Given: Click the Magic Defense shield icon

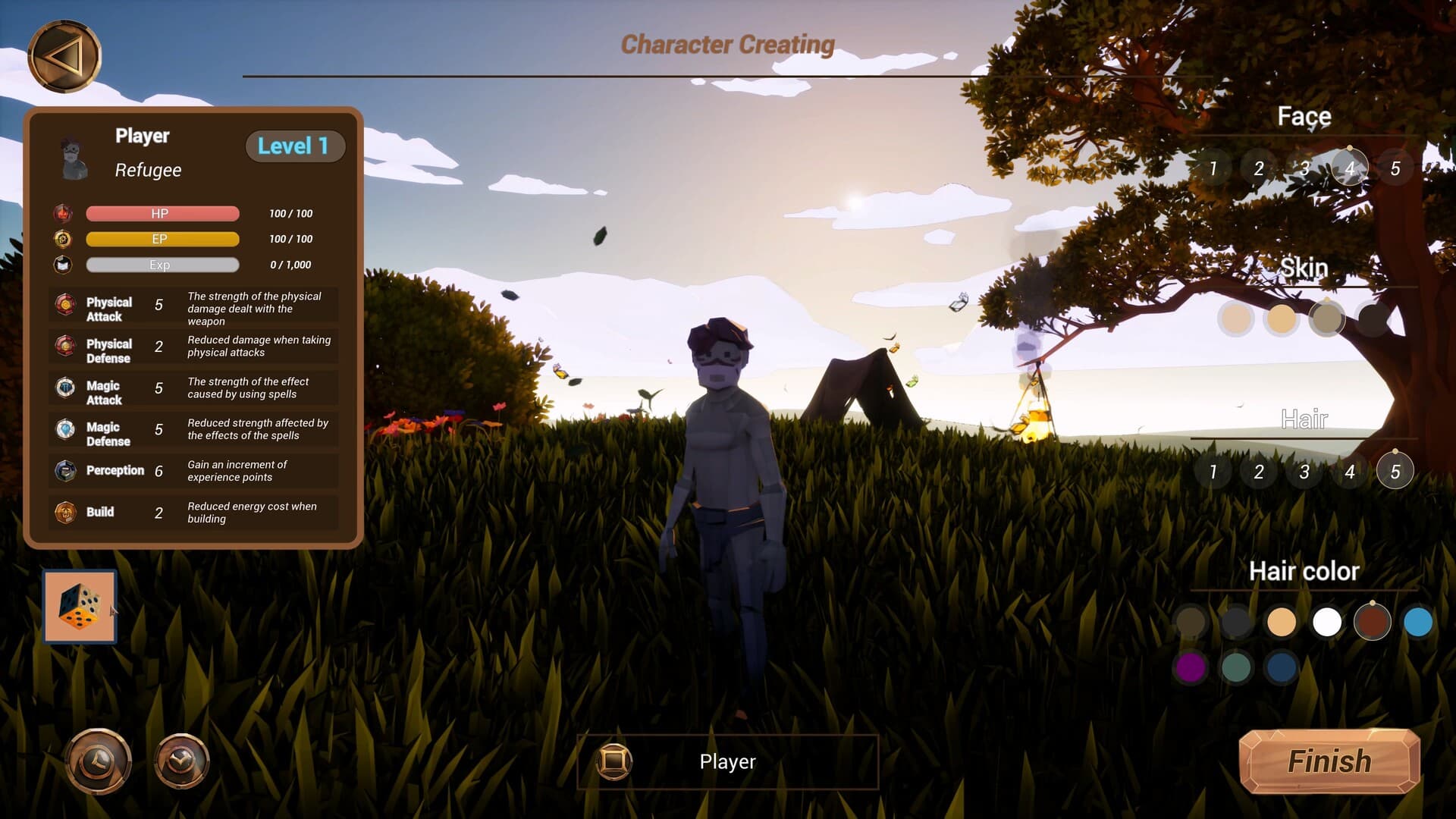Looking at the screenshot, I should (x=64, y=431).
